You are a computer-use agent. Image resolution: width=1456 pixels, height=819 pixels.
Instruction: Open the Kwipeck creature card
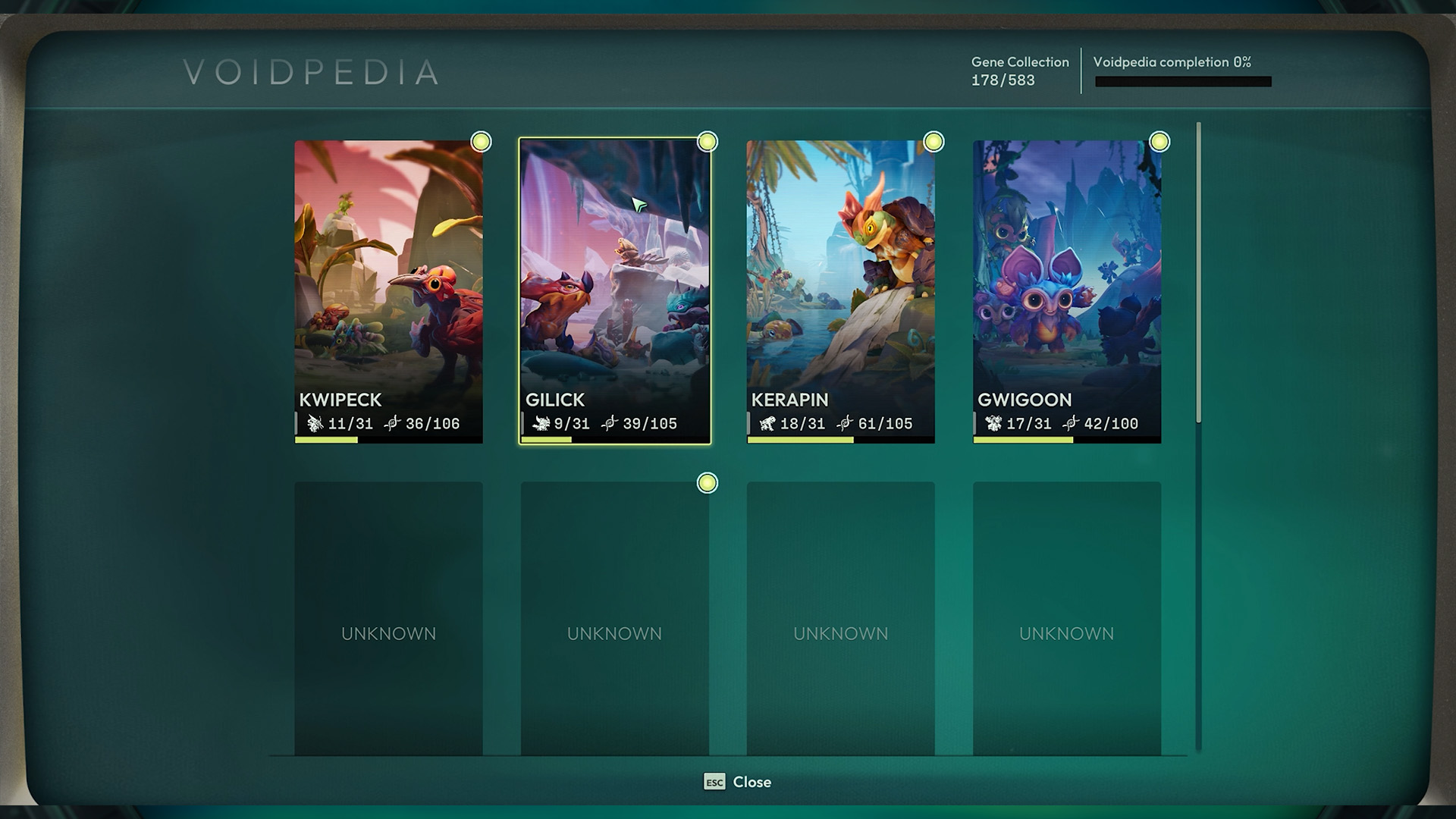pyautogui.click(x=388, y=291)
